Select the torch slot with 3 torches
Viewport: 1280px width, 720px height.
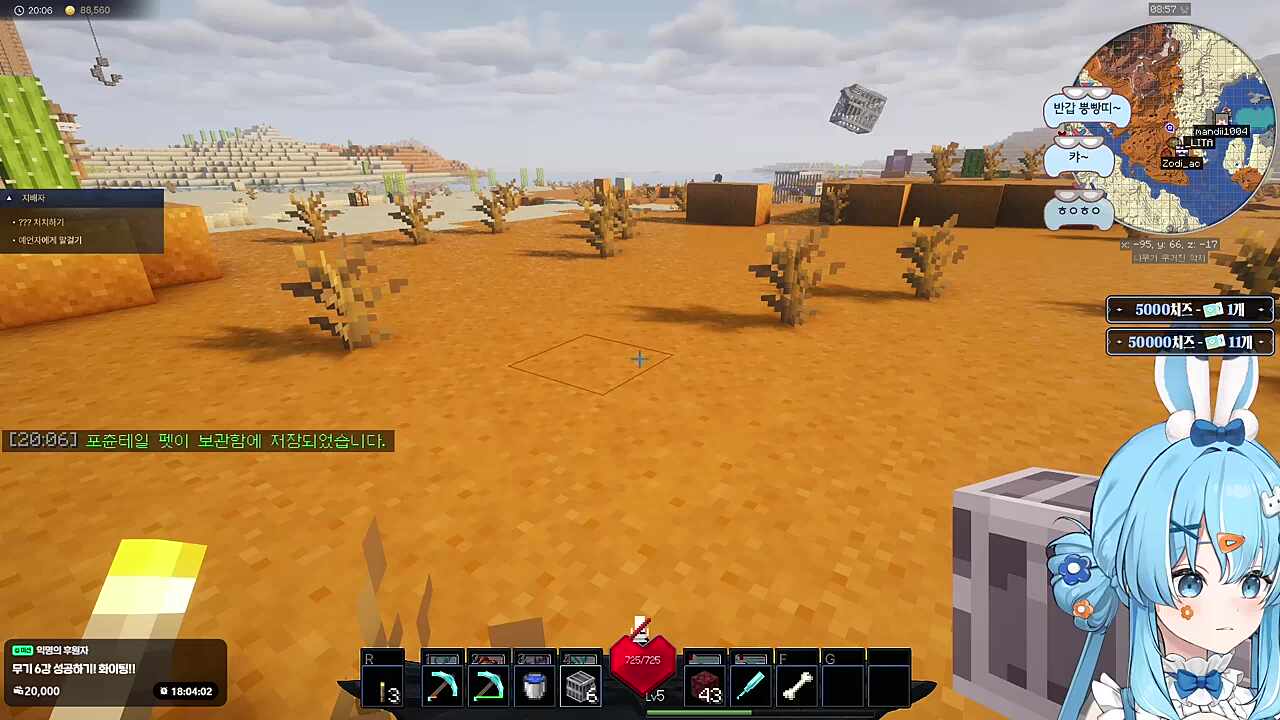tap(384, 686)
